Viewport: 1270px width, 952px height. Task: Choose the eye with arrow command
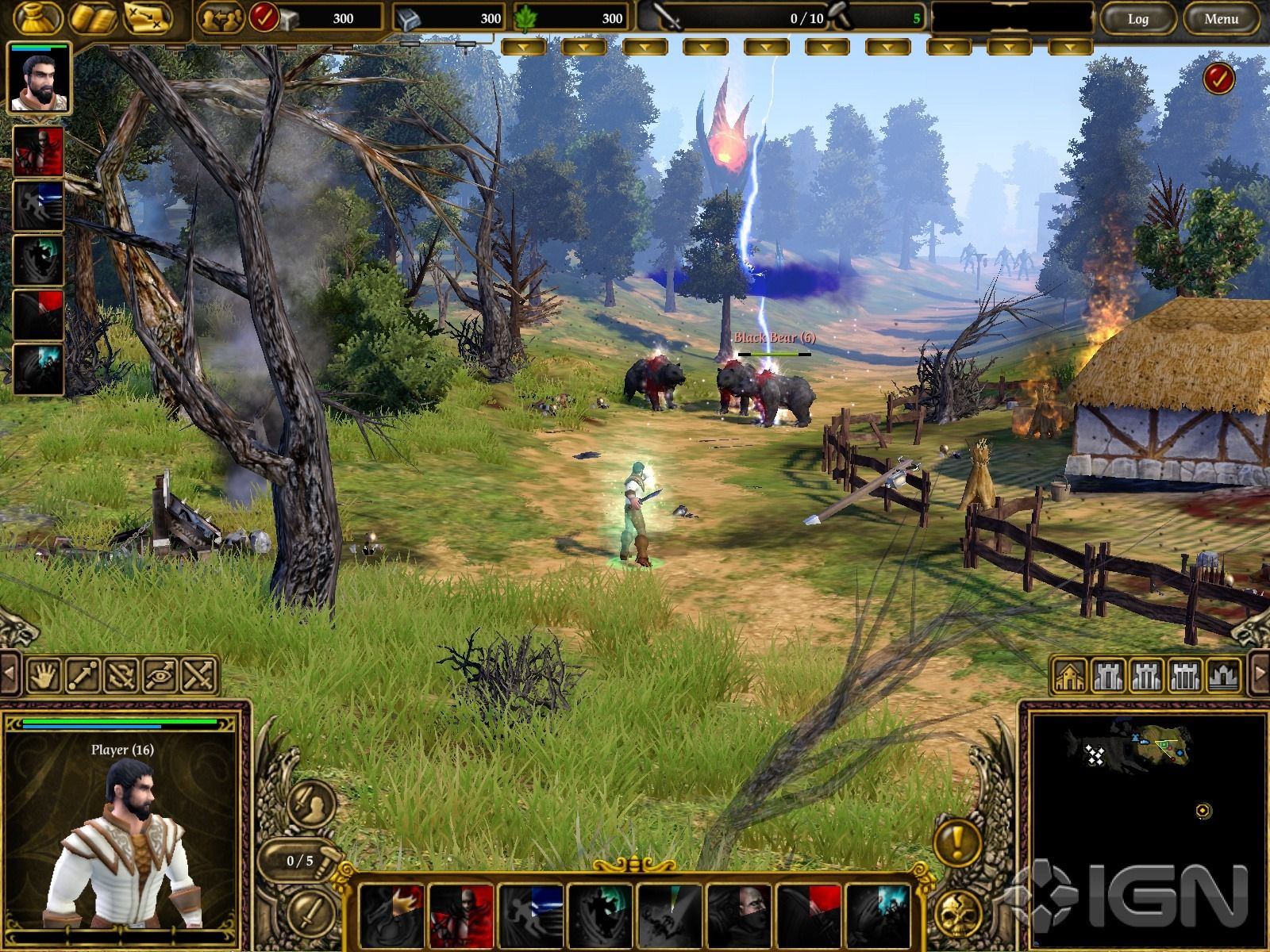point(160,675)
